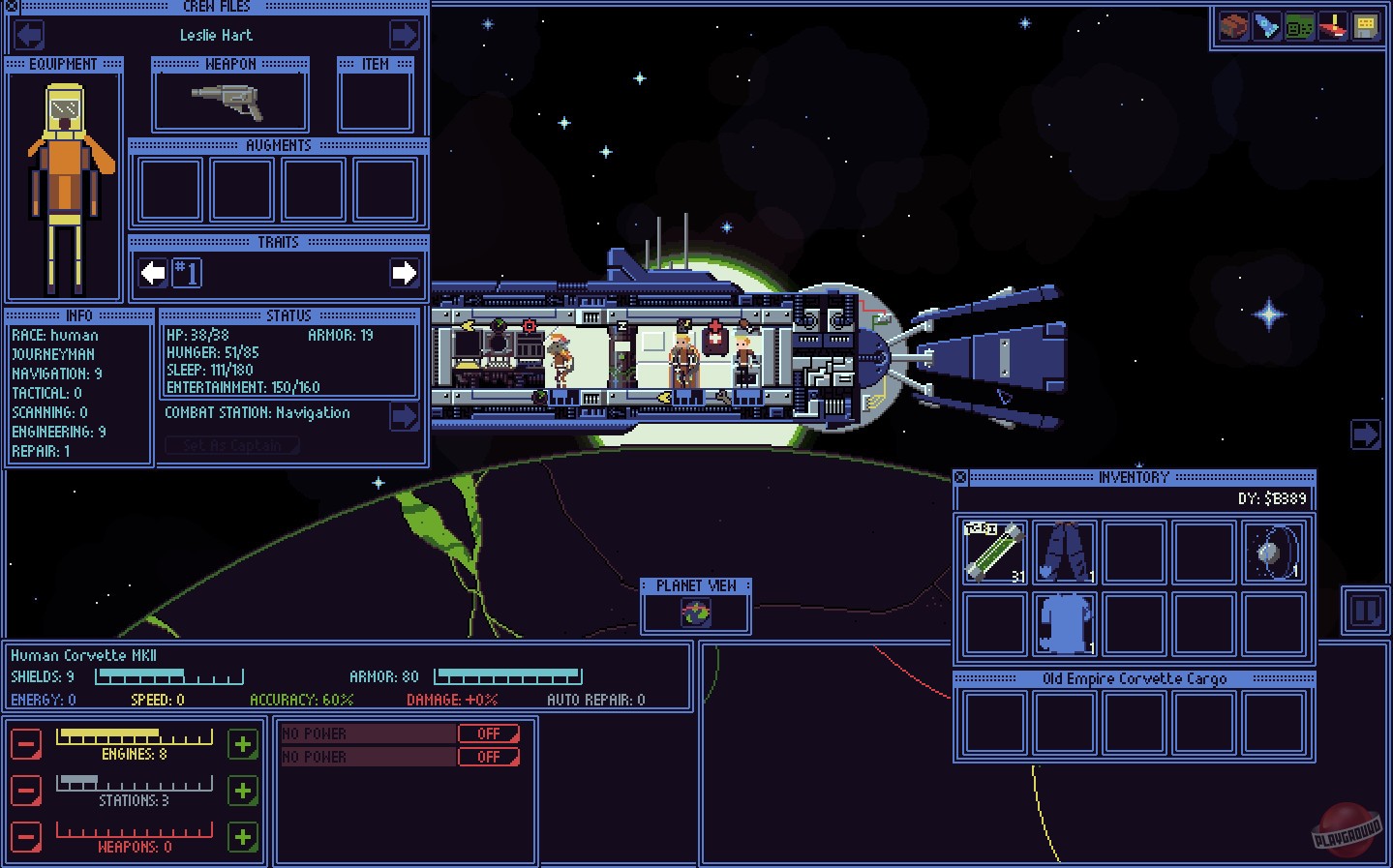This screenshot has width=1393, height=868.
Task: Open the Combat Station: Navigation arrow
Action: pyautogui.click(x=404, y=416)
